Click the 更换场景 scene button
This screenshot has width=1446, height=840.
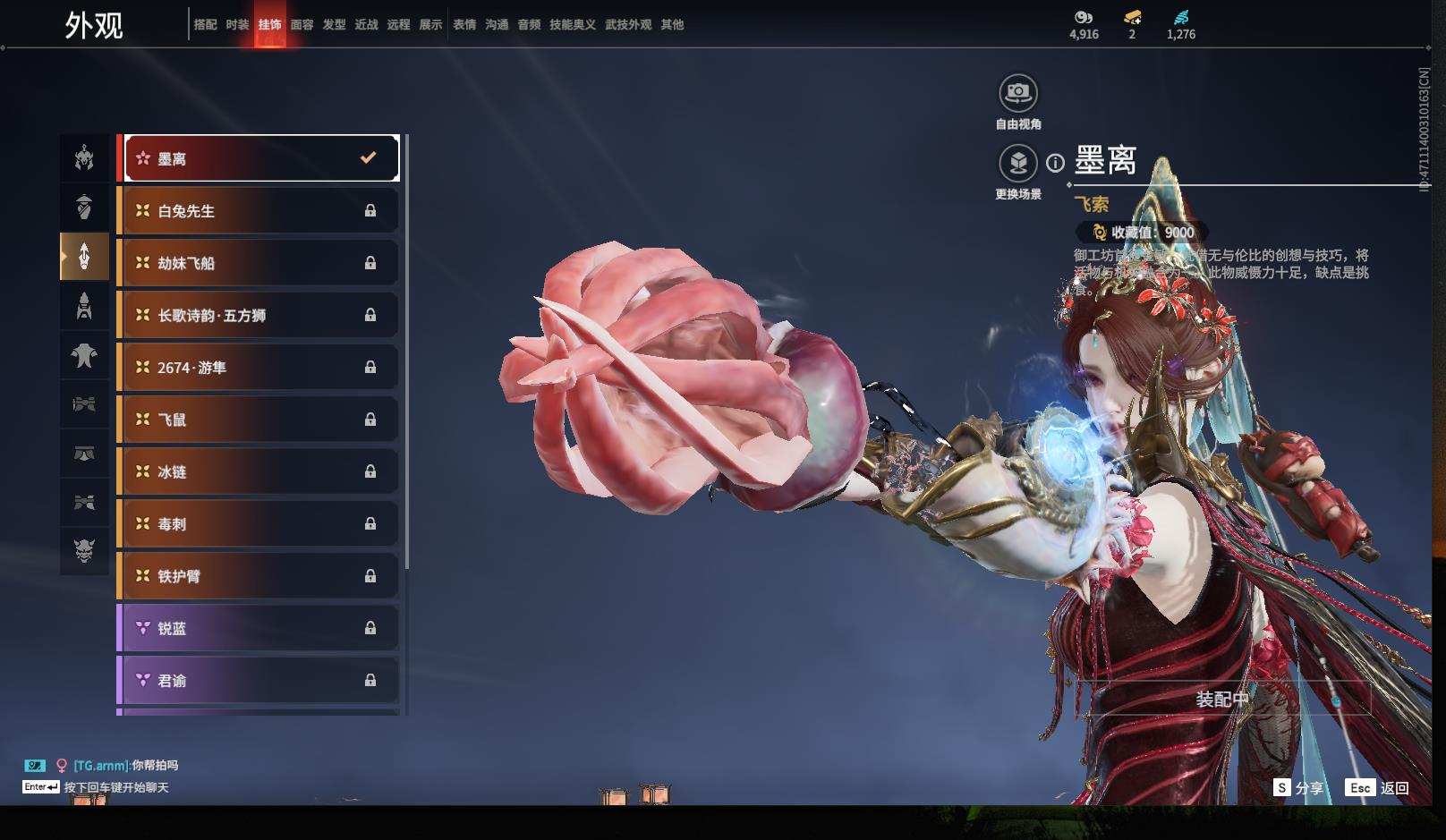pos(1017,164)
